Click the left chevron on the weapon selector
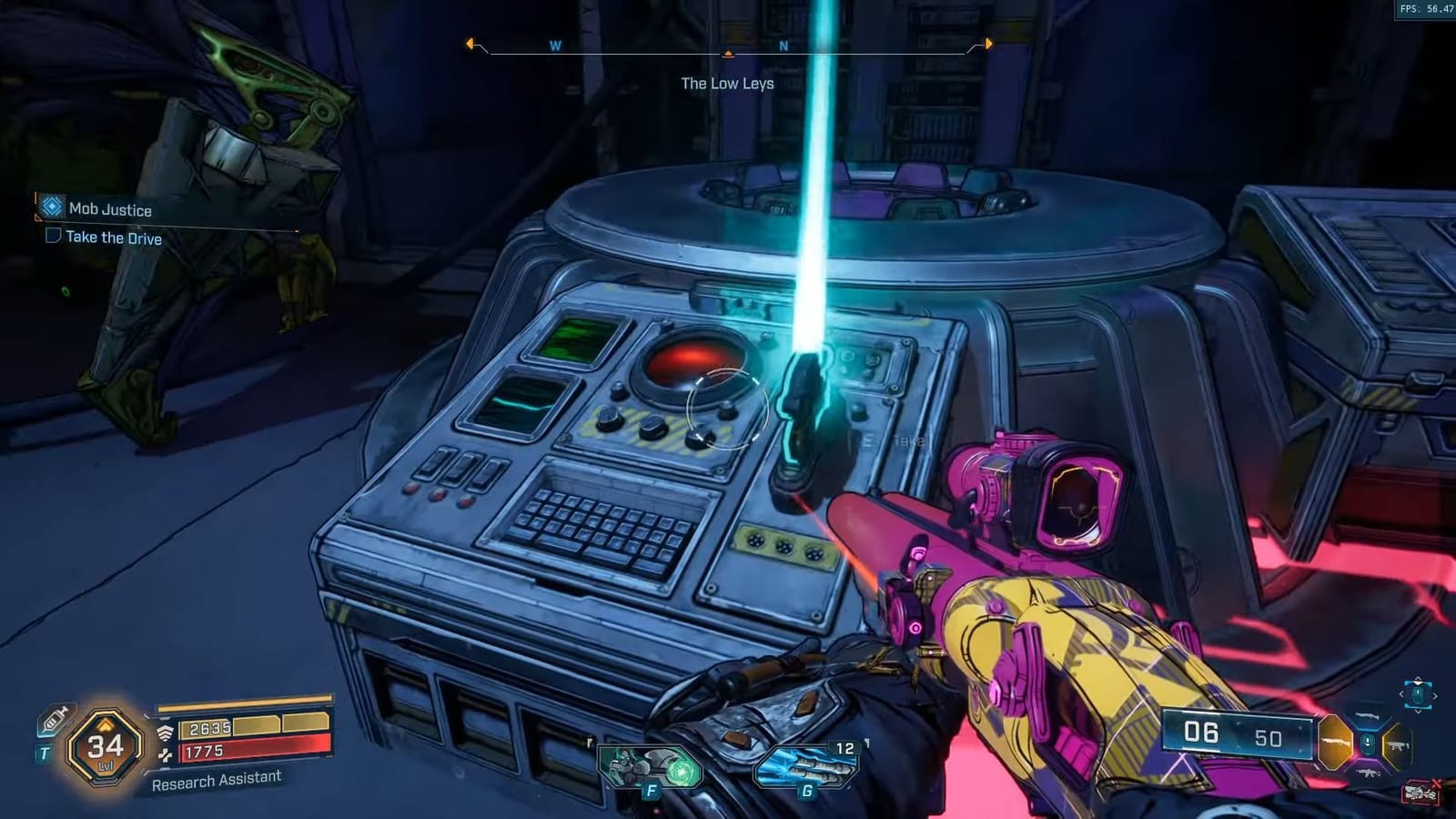This screenshot has height=819, width=1456. tap(1402, 693)
